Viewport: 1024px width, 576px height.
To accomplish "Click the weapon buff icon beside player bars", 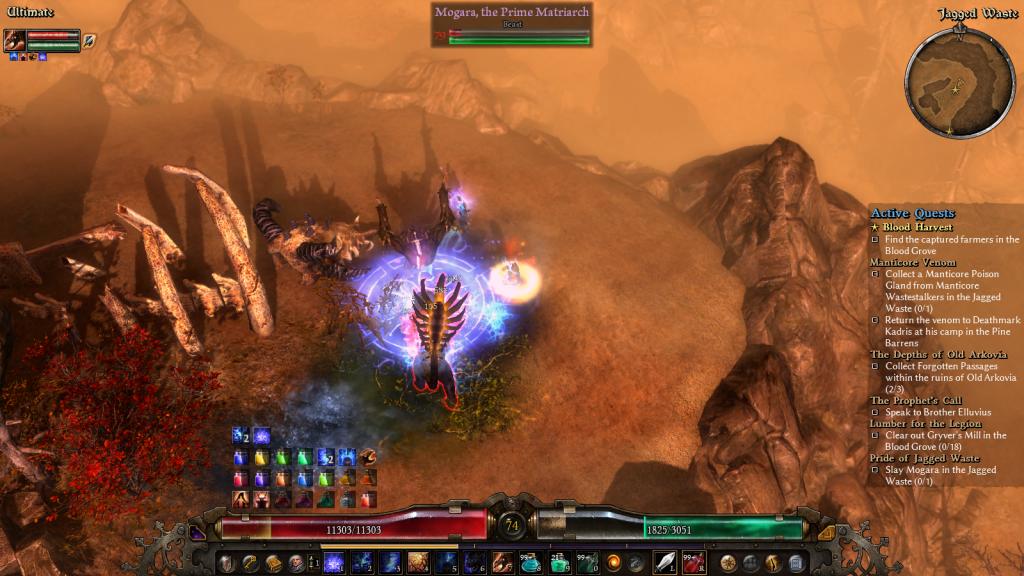I will (x=89, y=41).
